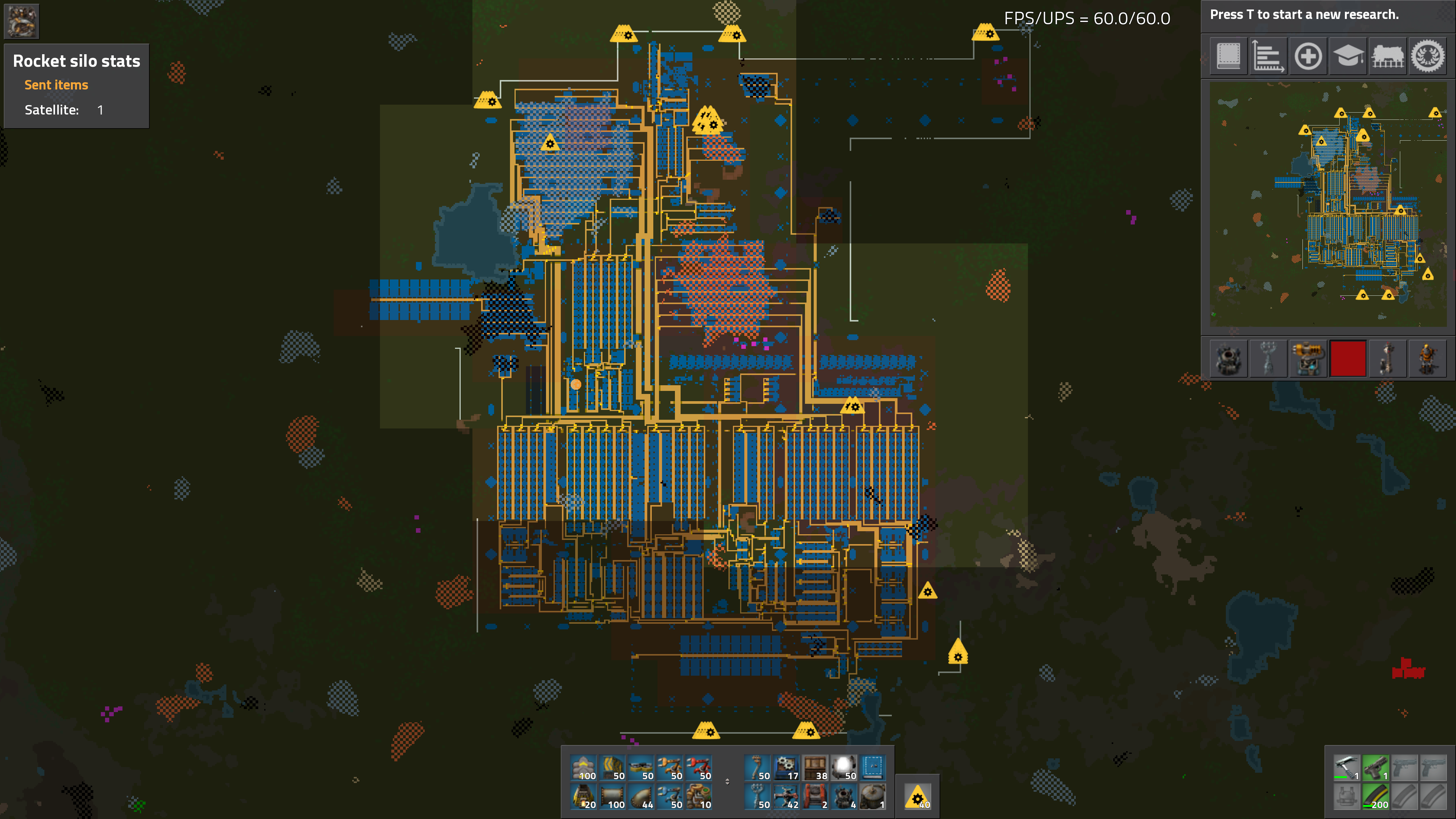Open the blueprint library book button

click(1228, 56)
